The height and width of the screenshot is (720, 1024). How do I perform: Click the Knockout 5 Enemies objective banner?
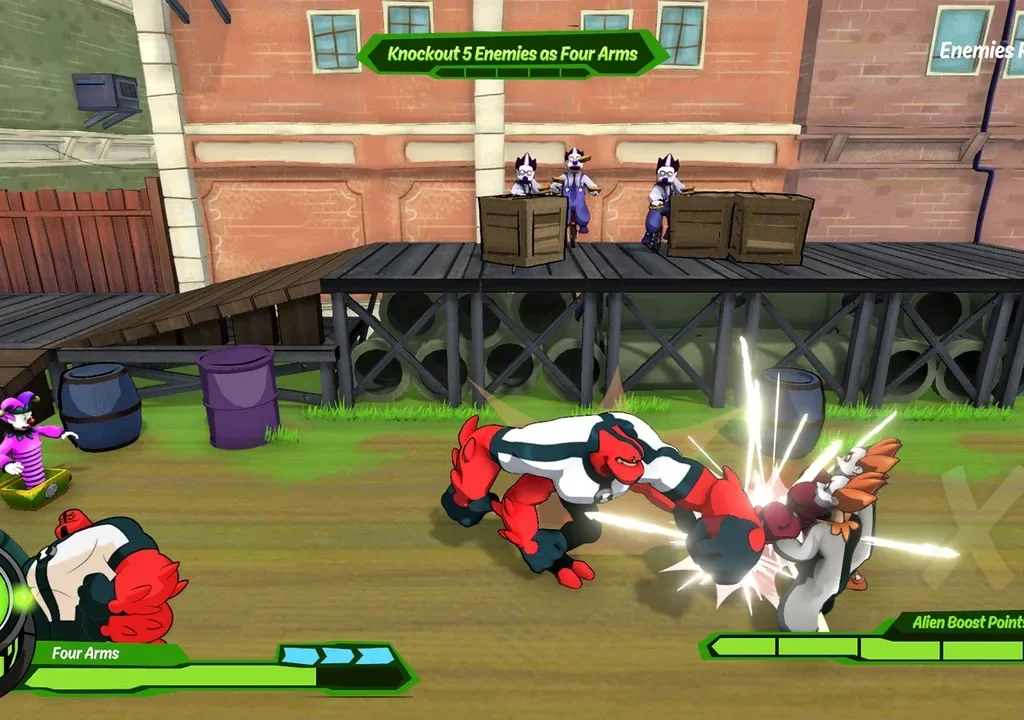tap(512, 53)
